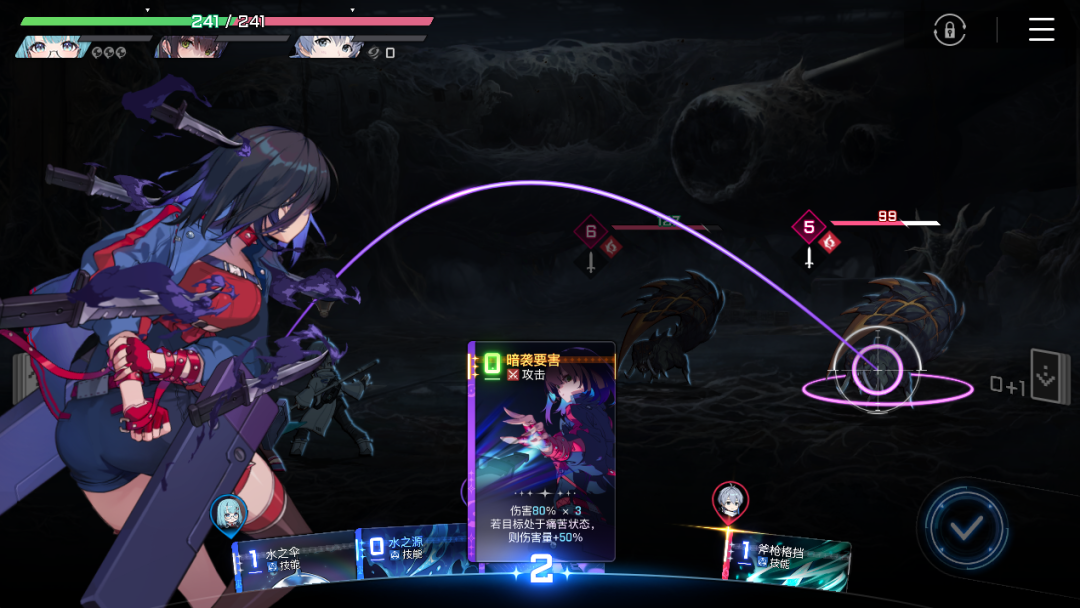This screenshot has width=1080, height=608.
Task: Select the 暗袭要害 attack card
Action: tap(541, 450)
